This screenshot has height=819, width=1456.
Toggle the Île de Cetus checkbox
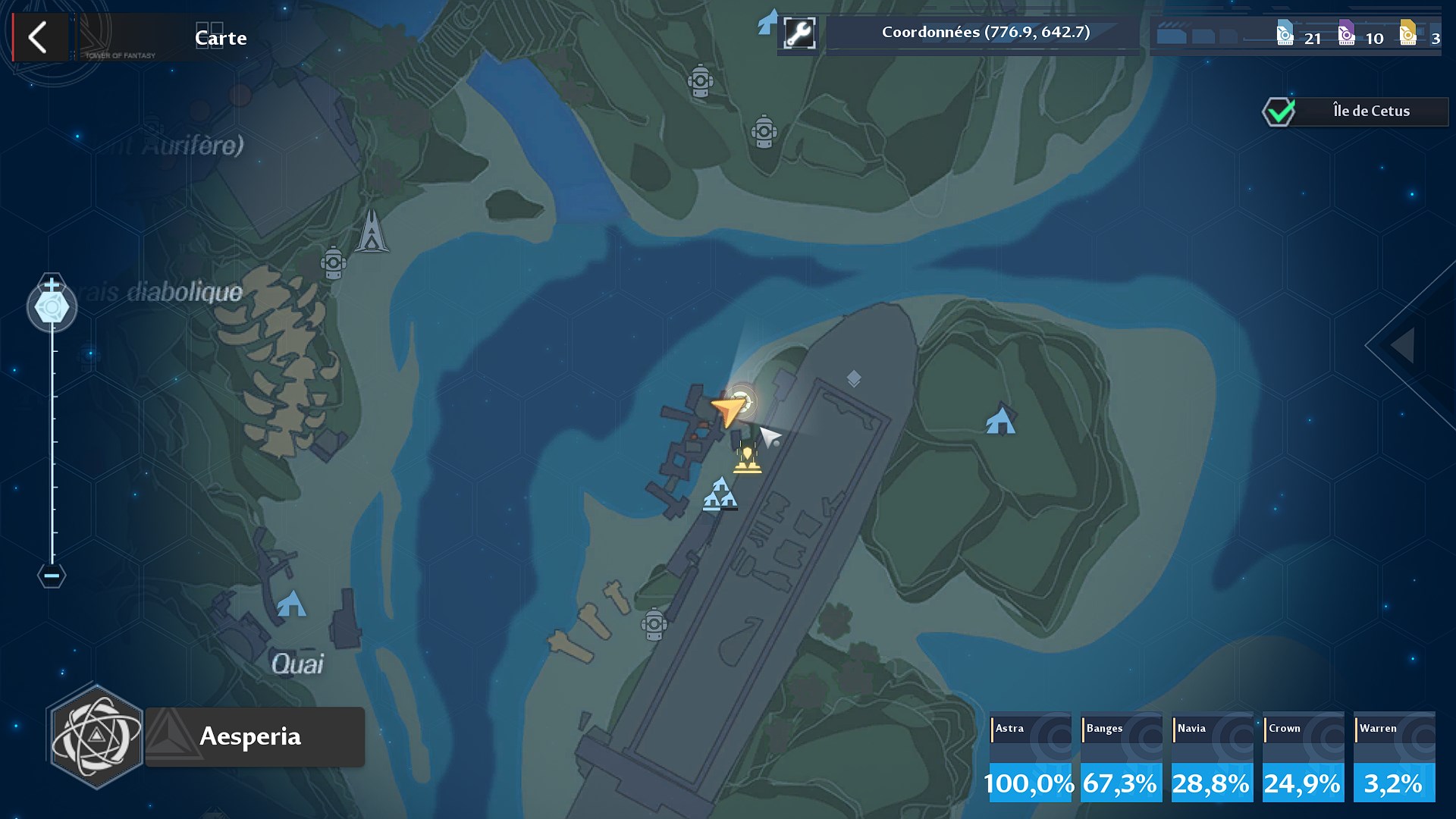1279,112
